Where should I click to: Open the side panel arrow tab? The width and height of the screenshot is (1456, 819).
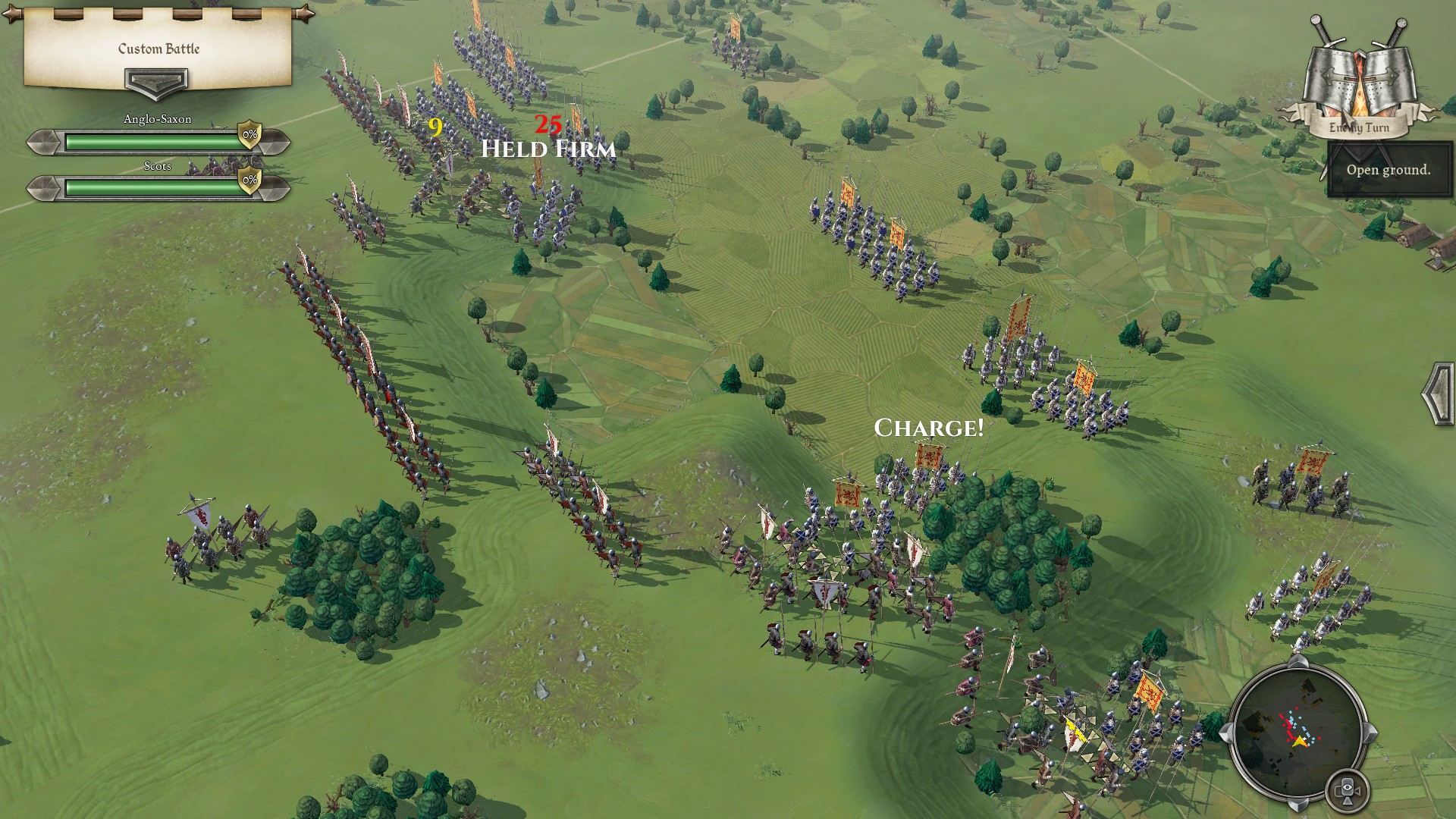(x=1438, y=394)
